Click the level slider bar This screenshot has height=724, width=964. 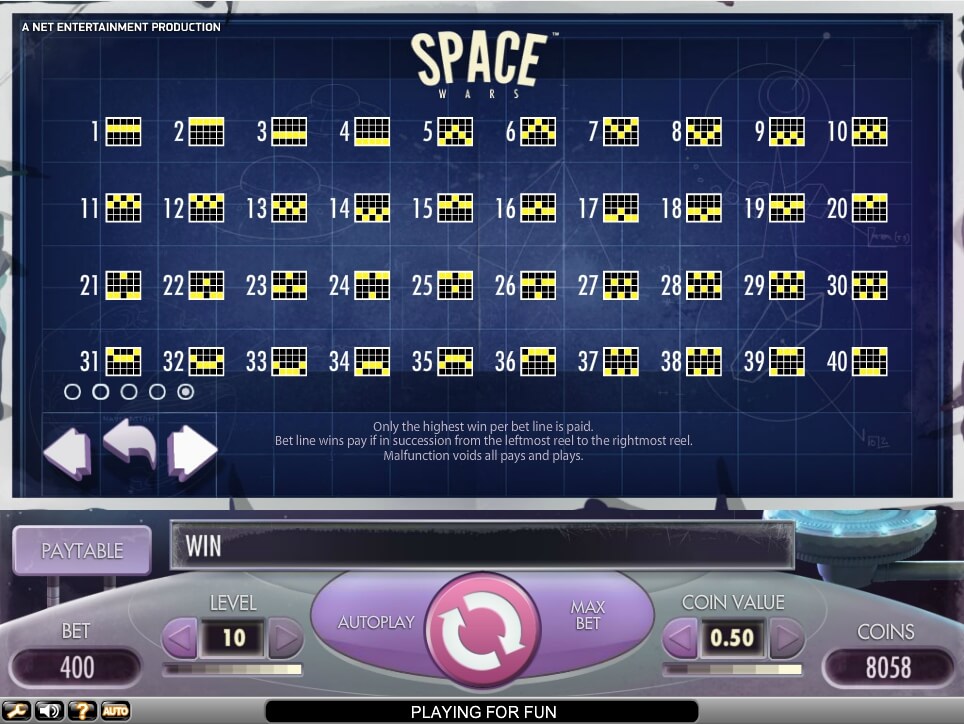tap(232, 668)
